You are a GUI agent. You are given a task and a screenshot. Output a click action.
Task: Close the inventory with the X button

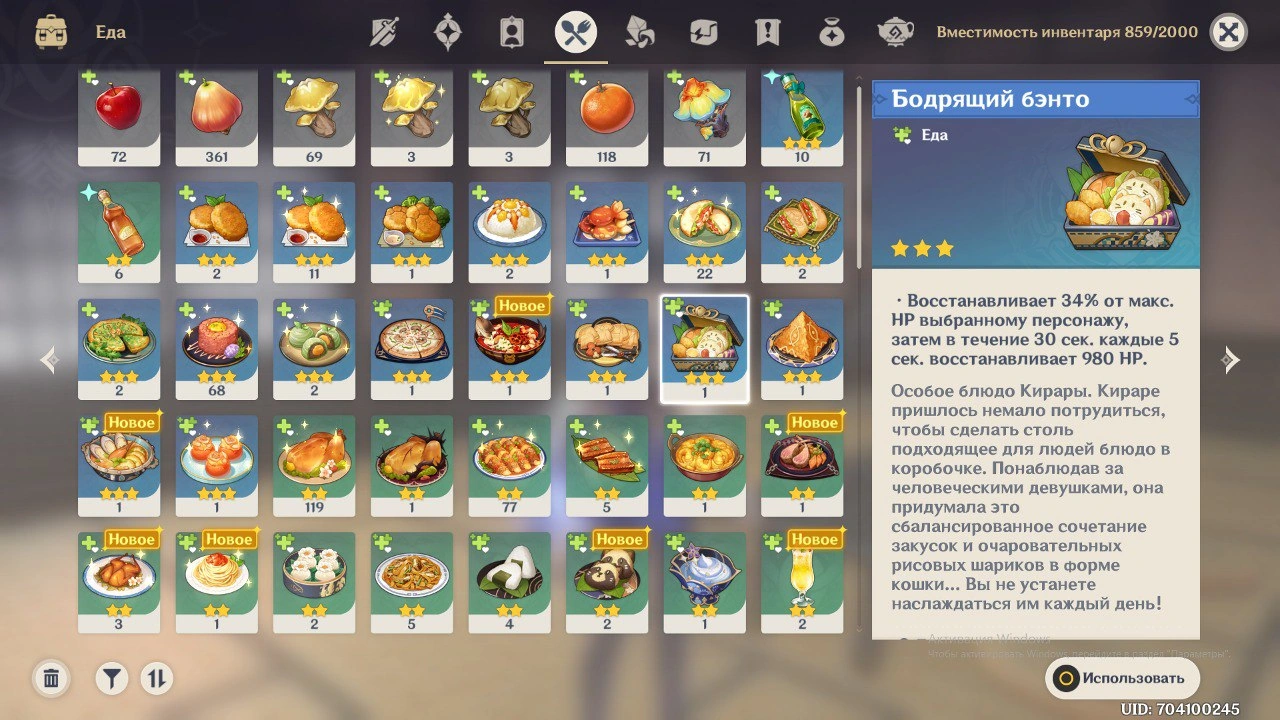tap(1228, 32)
